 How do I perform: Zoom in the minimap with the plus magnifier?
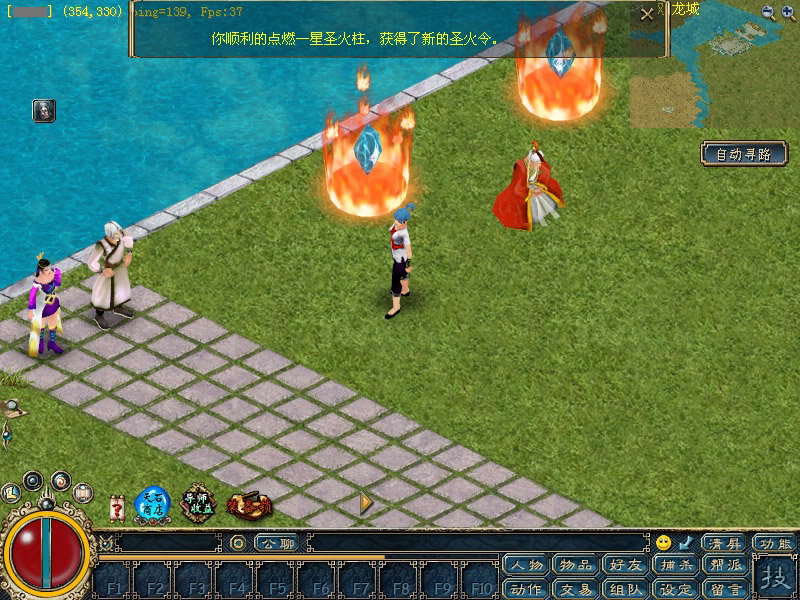point(789,12)
